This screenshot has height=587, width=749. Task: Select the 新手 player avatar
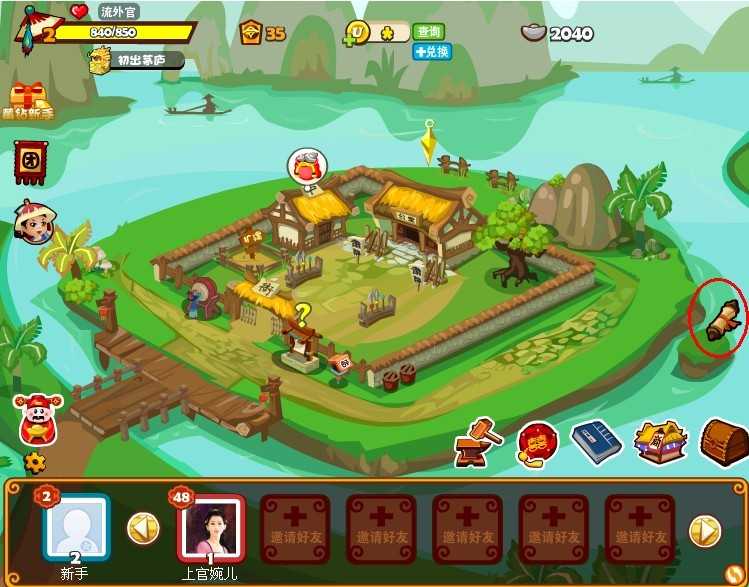75,527
